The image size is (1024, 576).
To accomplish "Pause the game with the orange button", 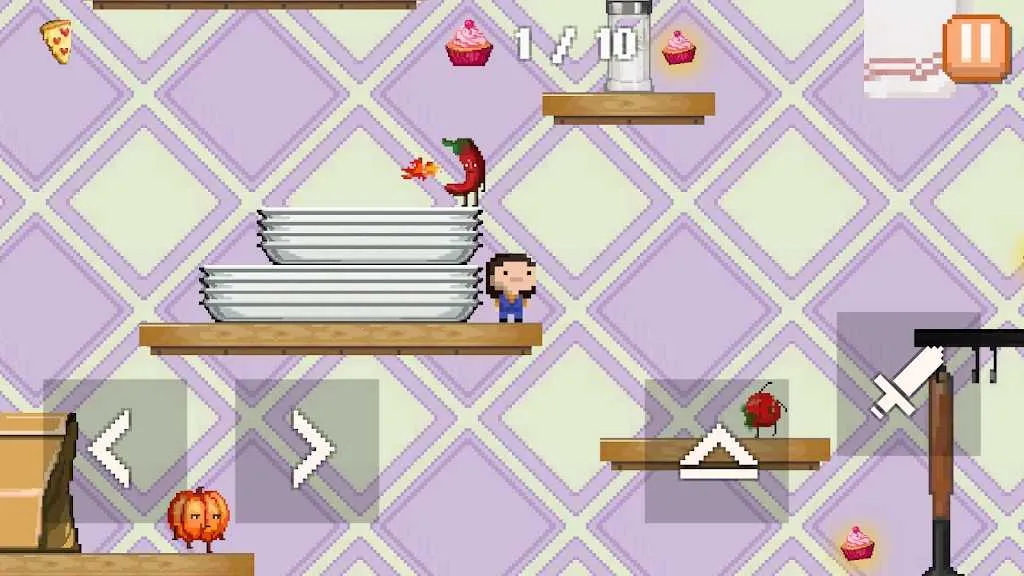I will [x=976, y=46].
